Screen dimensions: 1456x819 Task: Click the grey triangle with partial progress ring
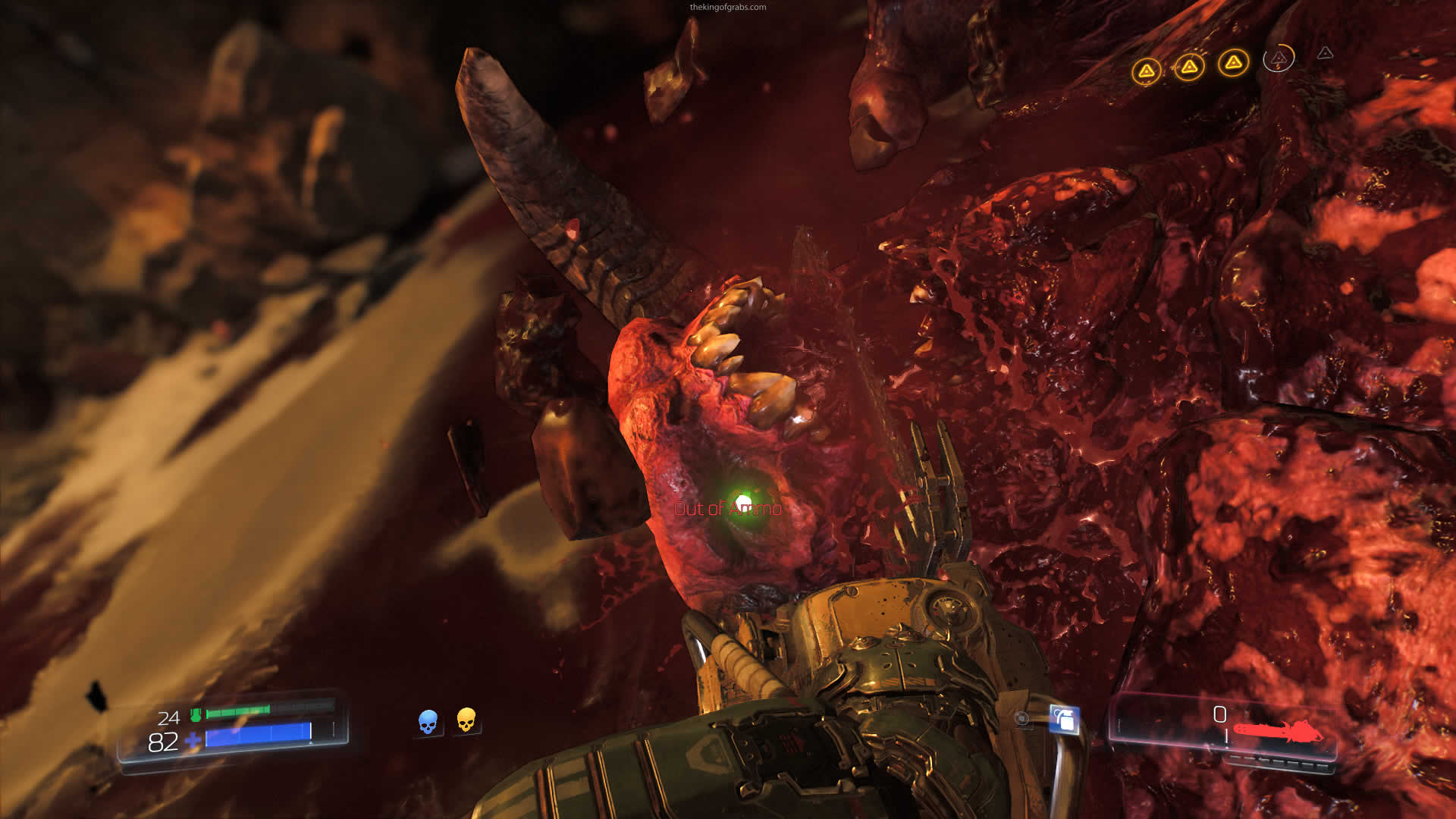(1279, 58)
